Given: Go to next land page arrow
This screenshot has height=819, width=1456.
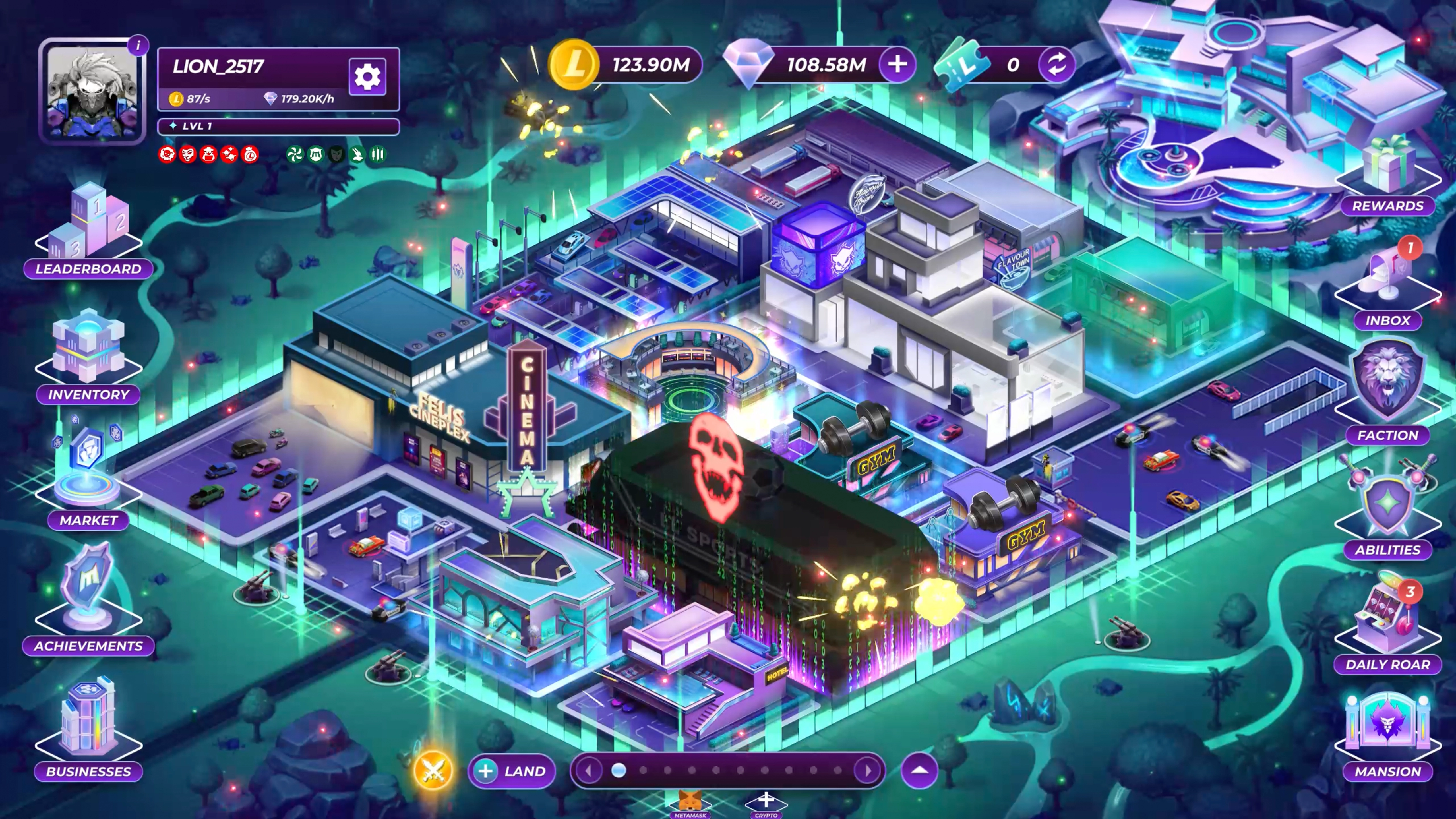Looking at the screenshot, I should coord(868,770).
